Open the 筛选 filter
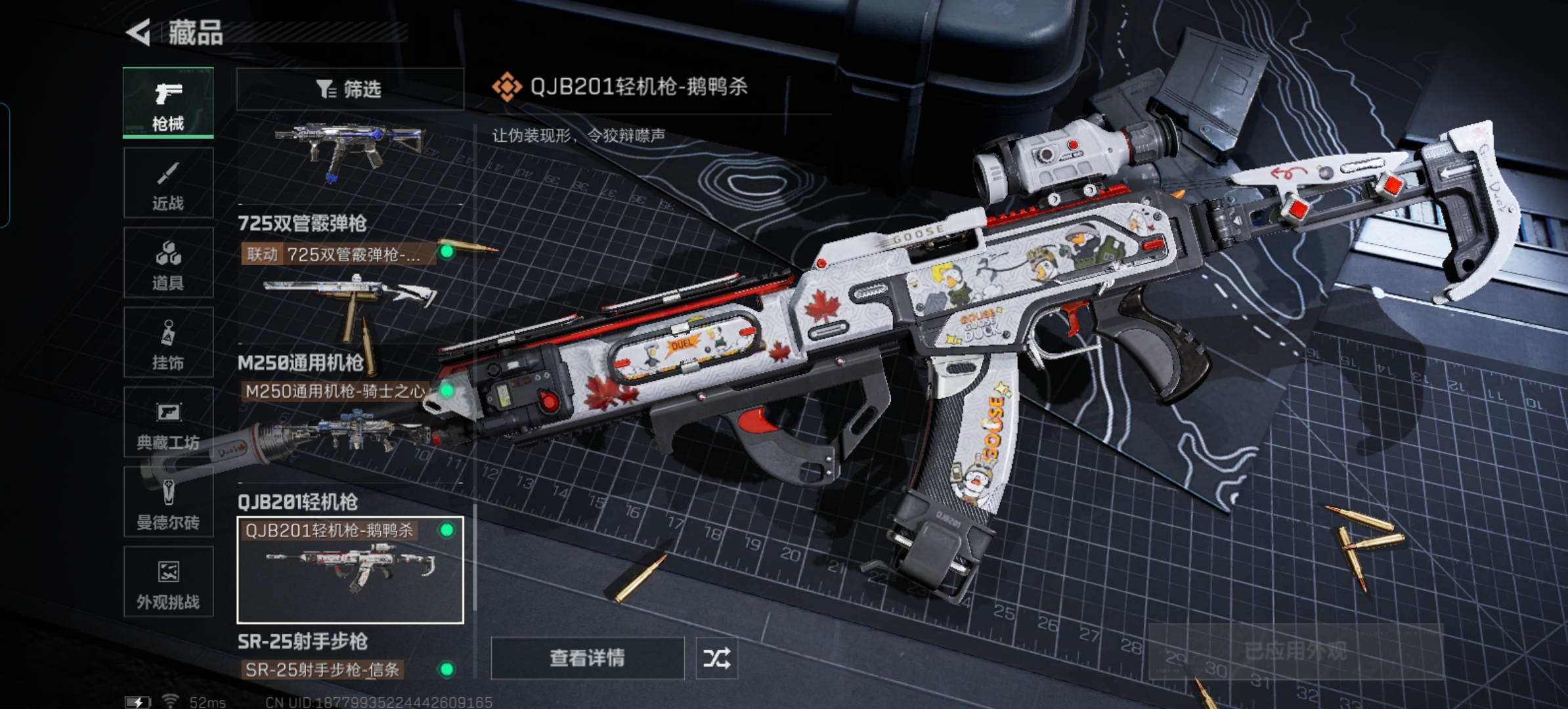This screenshot has width=1568, height=709. pyautogui.click(x=349, y=89)
